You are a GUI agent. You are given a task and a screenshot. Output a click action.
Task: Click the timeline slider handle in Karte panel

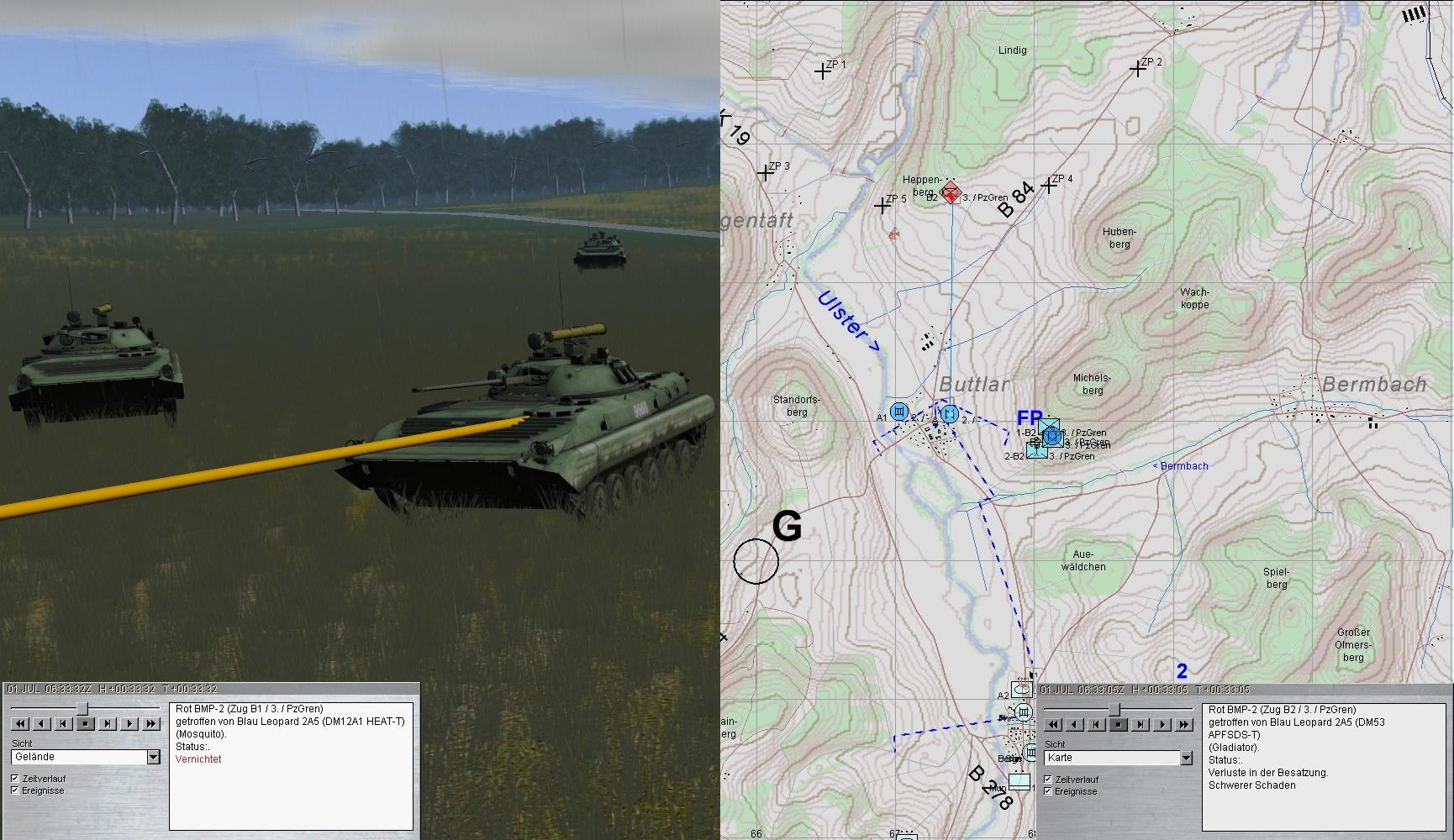[1115, 711]
